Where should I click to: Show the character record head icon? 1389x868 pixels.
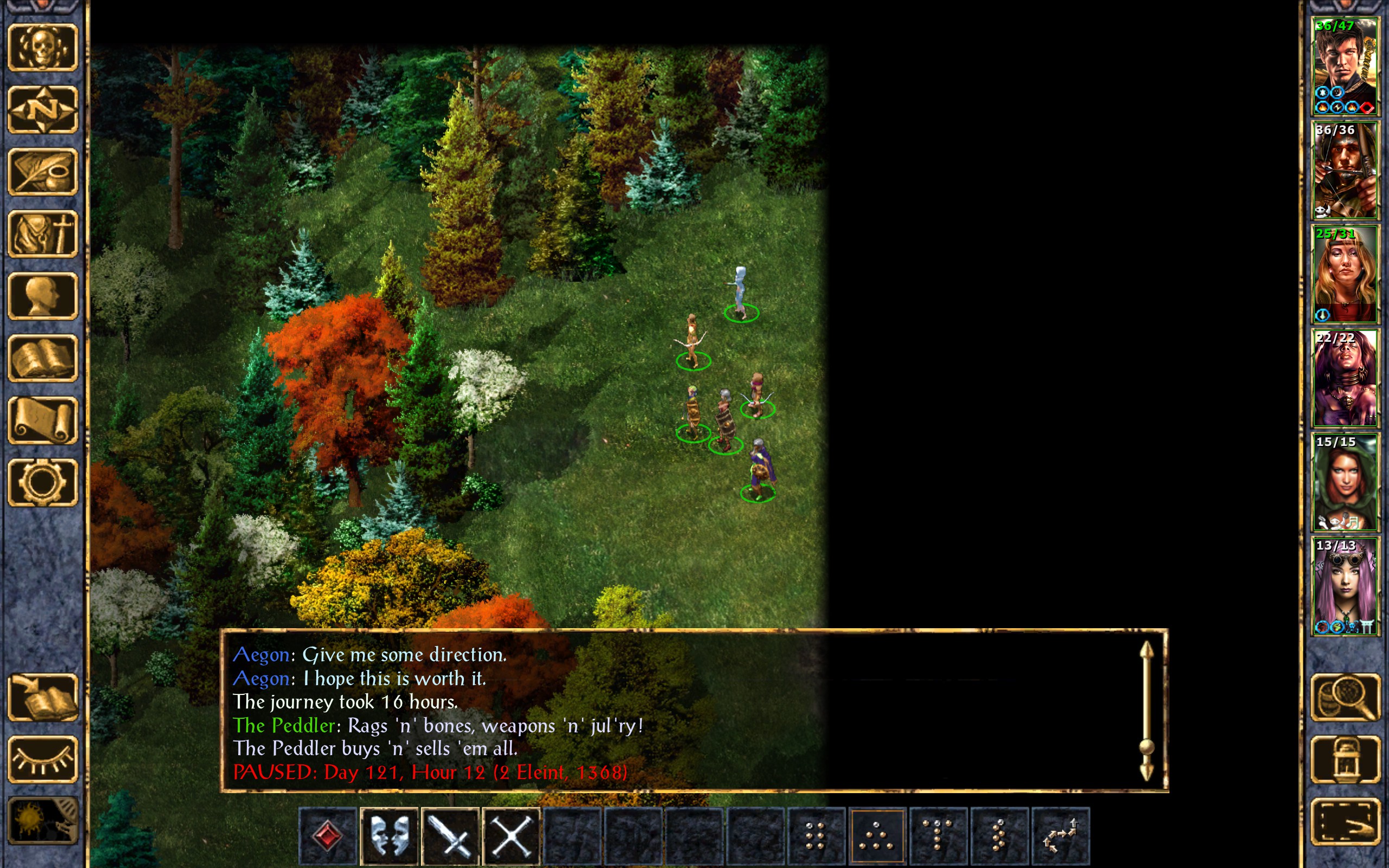[x=42, y=296]
